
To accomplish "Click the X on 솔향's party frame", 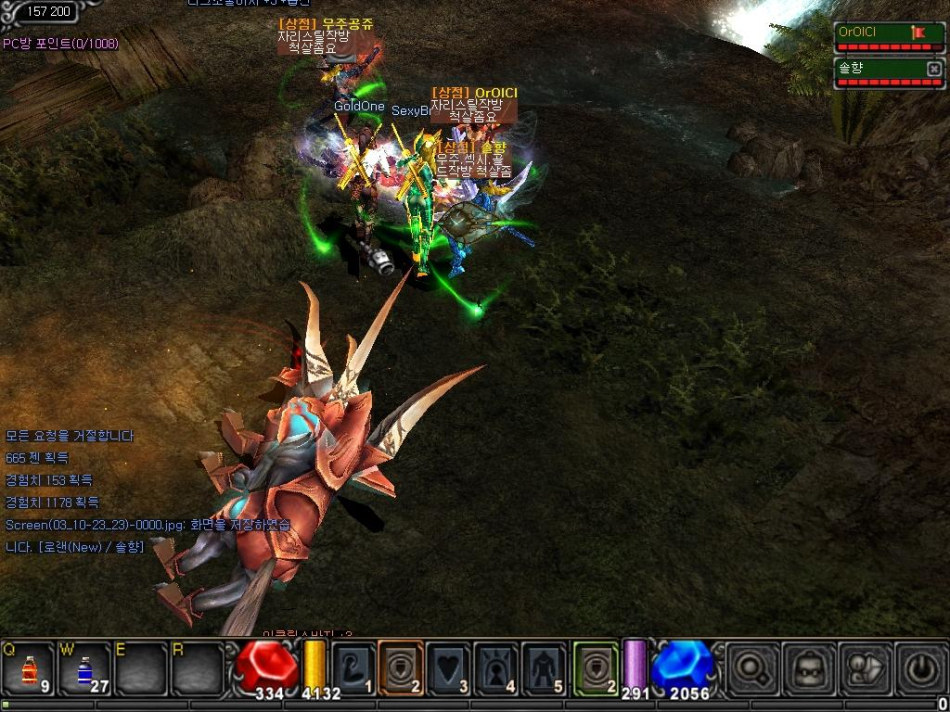I will click(933, 68).
